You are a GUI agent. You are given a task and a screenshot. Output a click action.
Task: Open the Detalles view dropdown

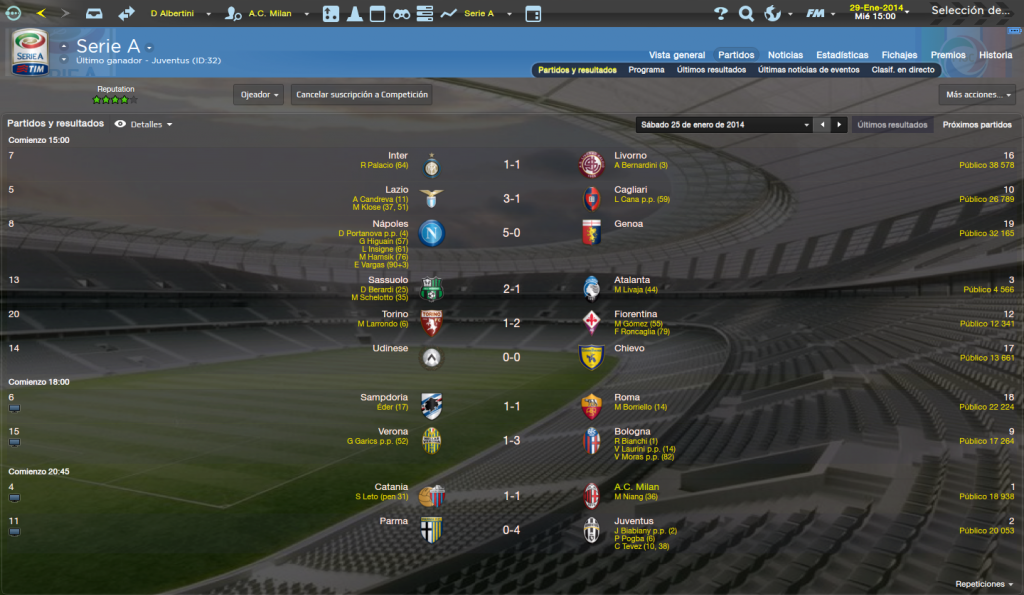click(152, 125)
